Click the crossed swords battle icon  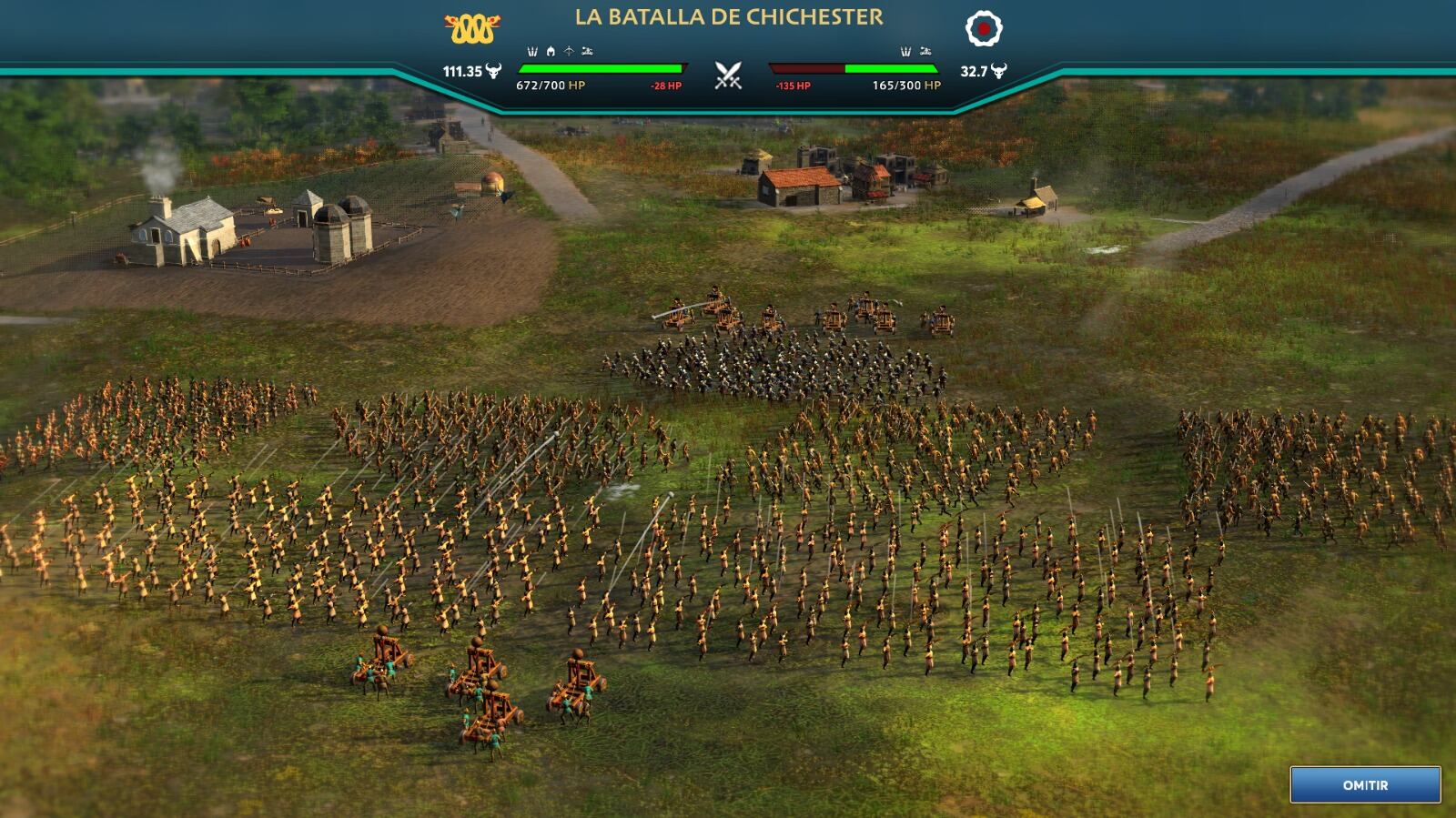[x=728, y=75]
